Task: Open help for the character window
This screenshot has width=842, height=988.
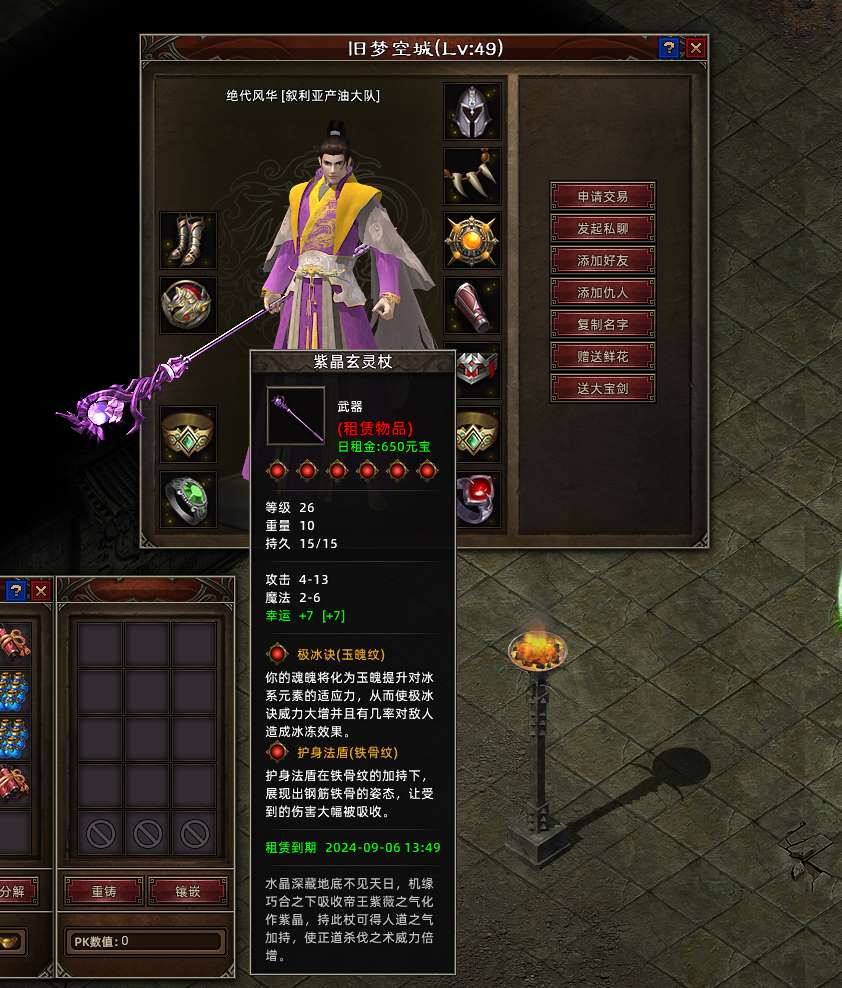Action: (670, 48)
